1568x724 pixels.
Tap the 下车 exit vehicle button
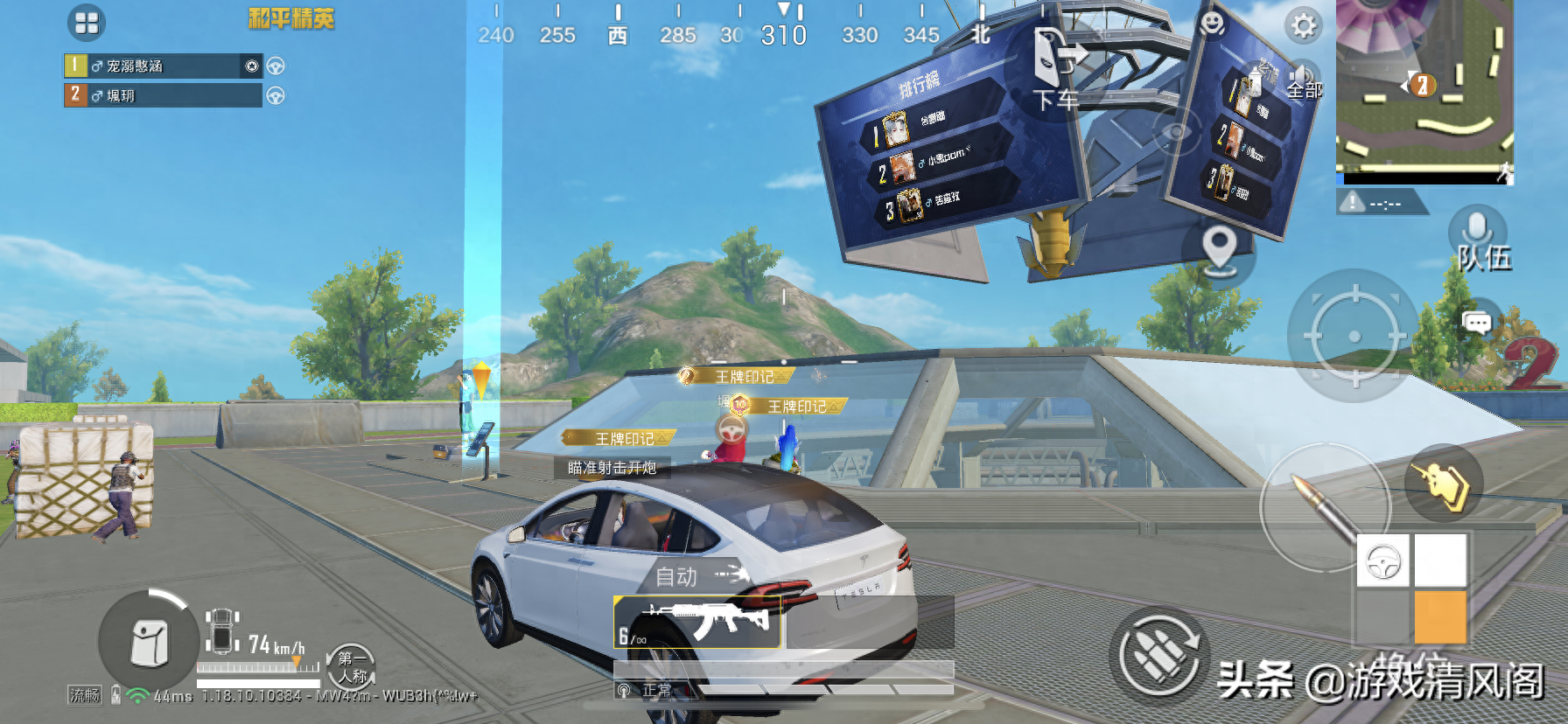(1056, 70)
